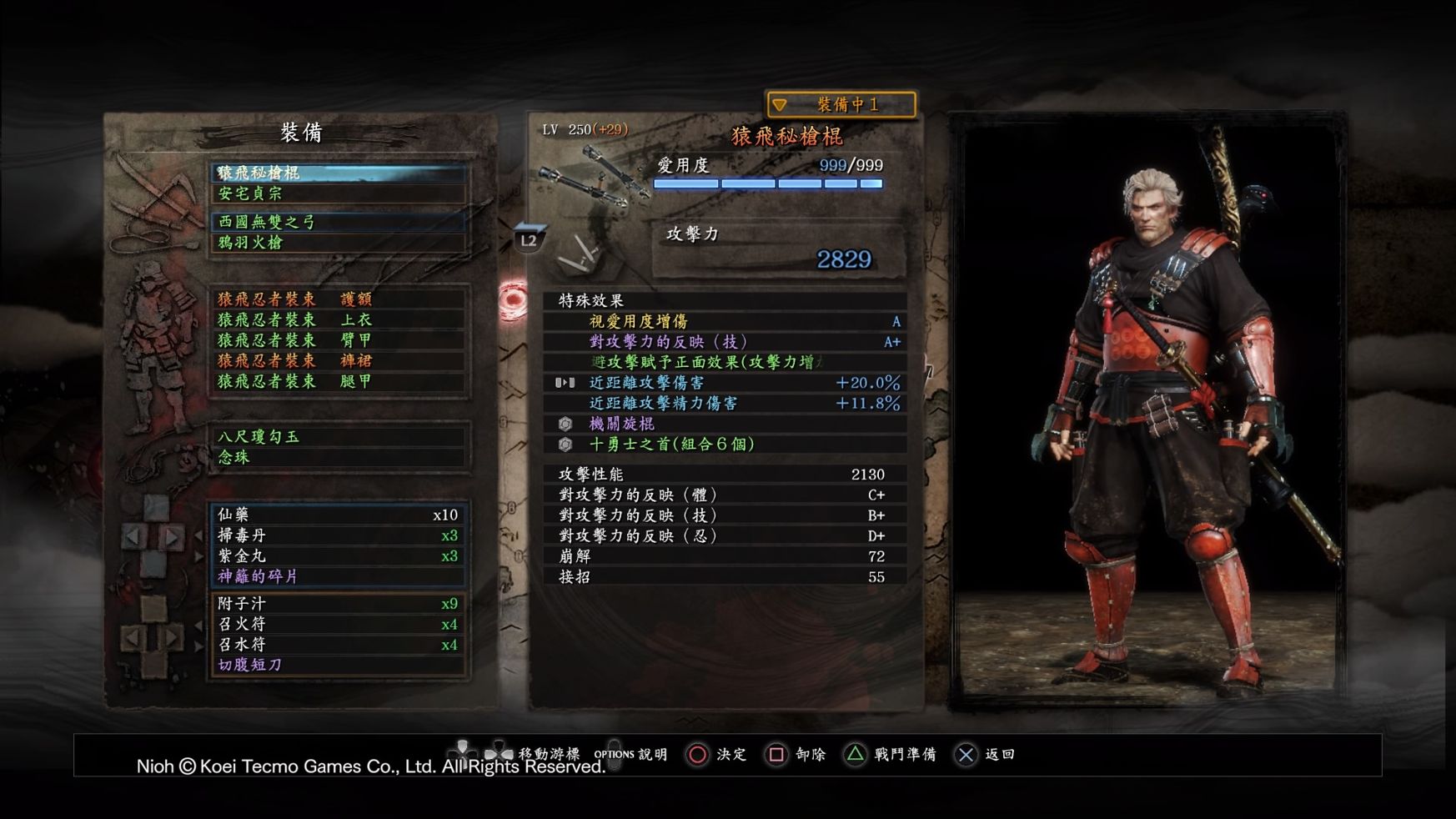The height and width of the screenshot is (819, 1456).
Task: Select the 念珠 accessory slot
Action: tap(338, 457)
